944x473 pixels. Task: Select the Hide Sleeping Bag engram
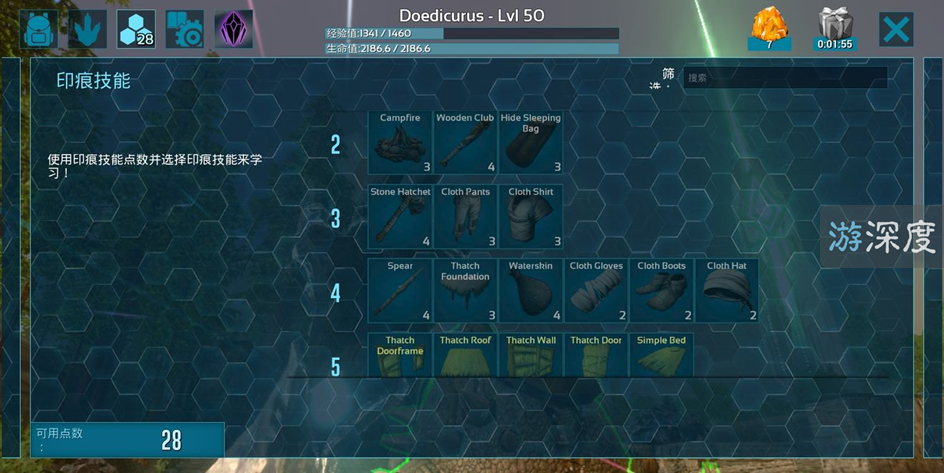(x=531, y=143)
